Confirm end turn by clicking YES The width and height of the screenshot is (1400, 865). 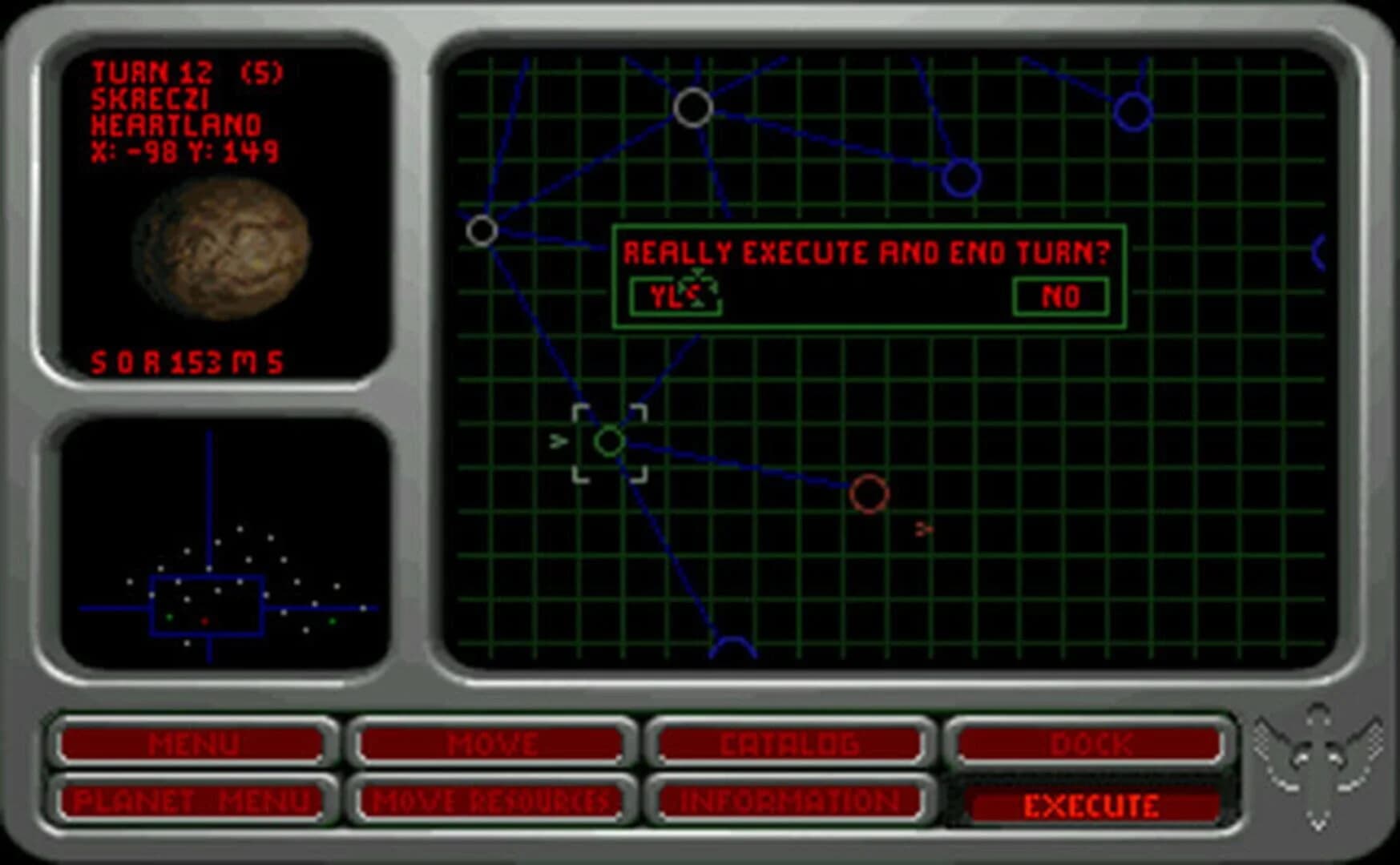tap(677, 296)
